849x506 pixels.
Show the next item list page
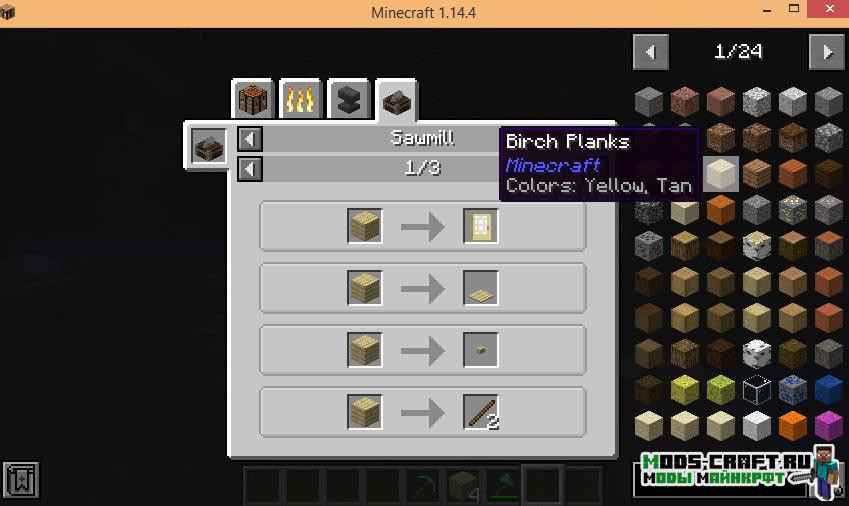pos(826,52)
